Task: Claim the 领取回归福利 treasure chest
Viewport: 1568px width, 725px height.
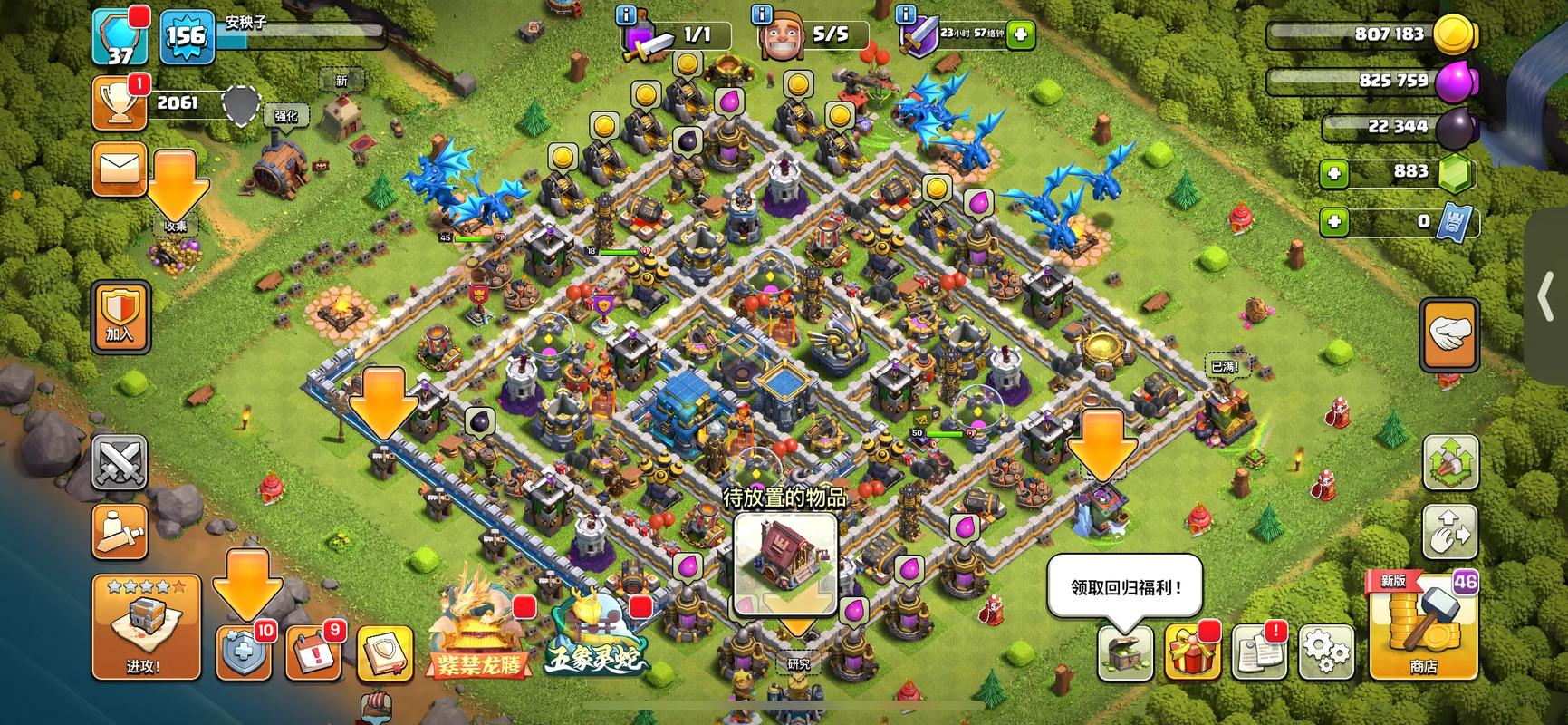Action: click(x=1125, y=652)
